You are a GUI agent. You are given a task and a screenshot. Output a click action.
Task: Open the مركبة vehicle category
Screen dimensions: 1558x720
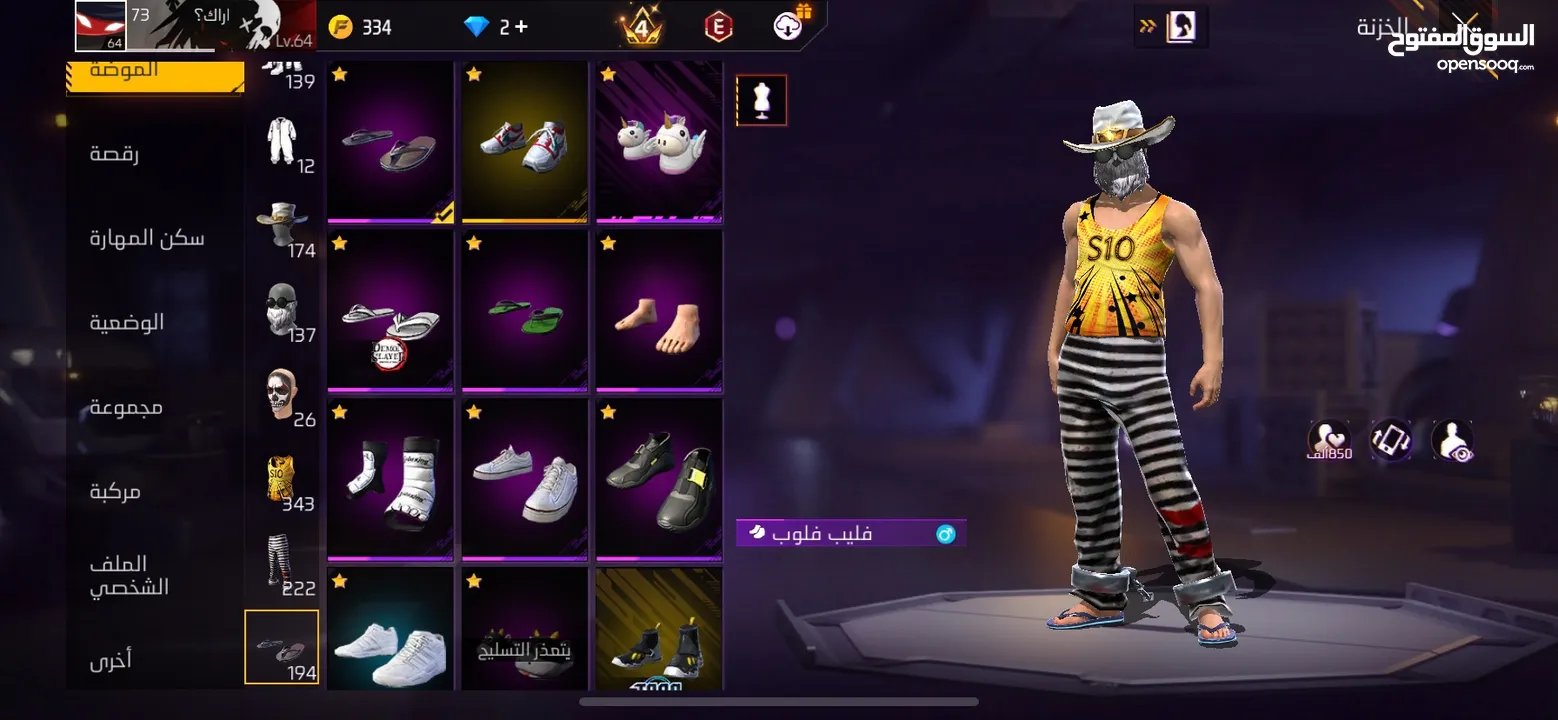point(115,491)
